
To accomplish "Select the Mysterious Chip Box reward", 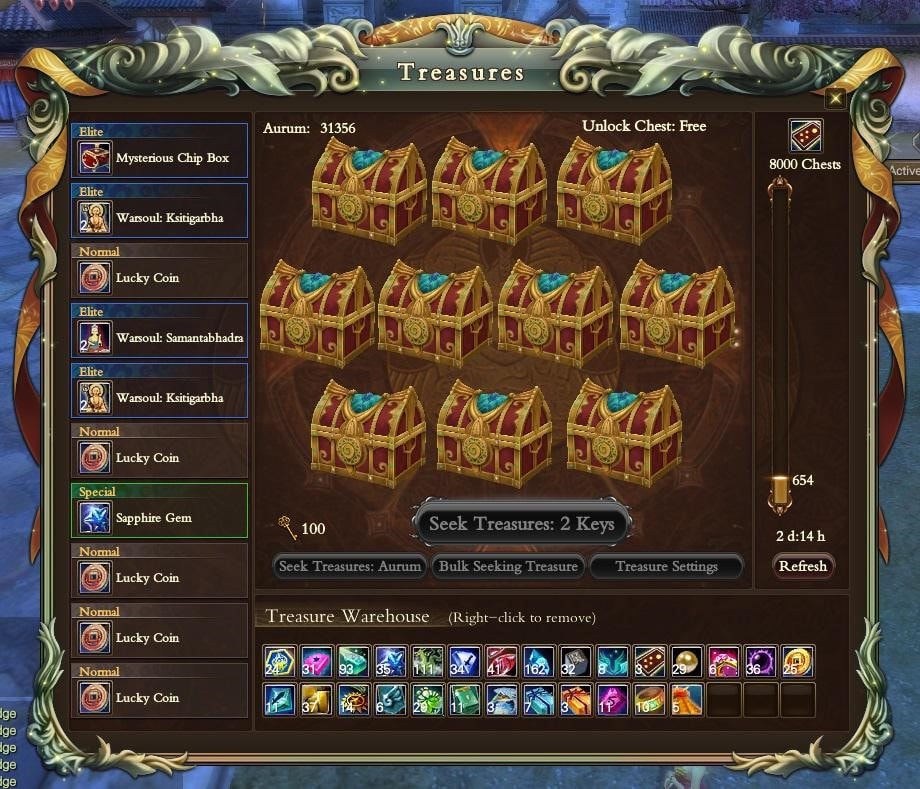I will [x=160, y=157].
